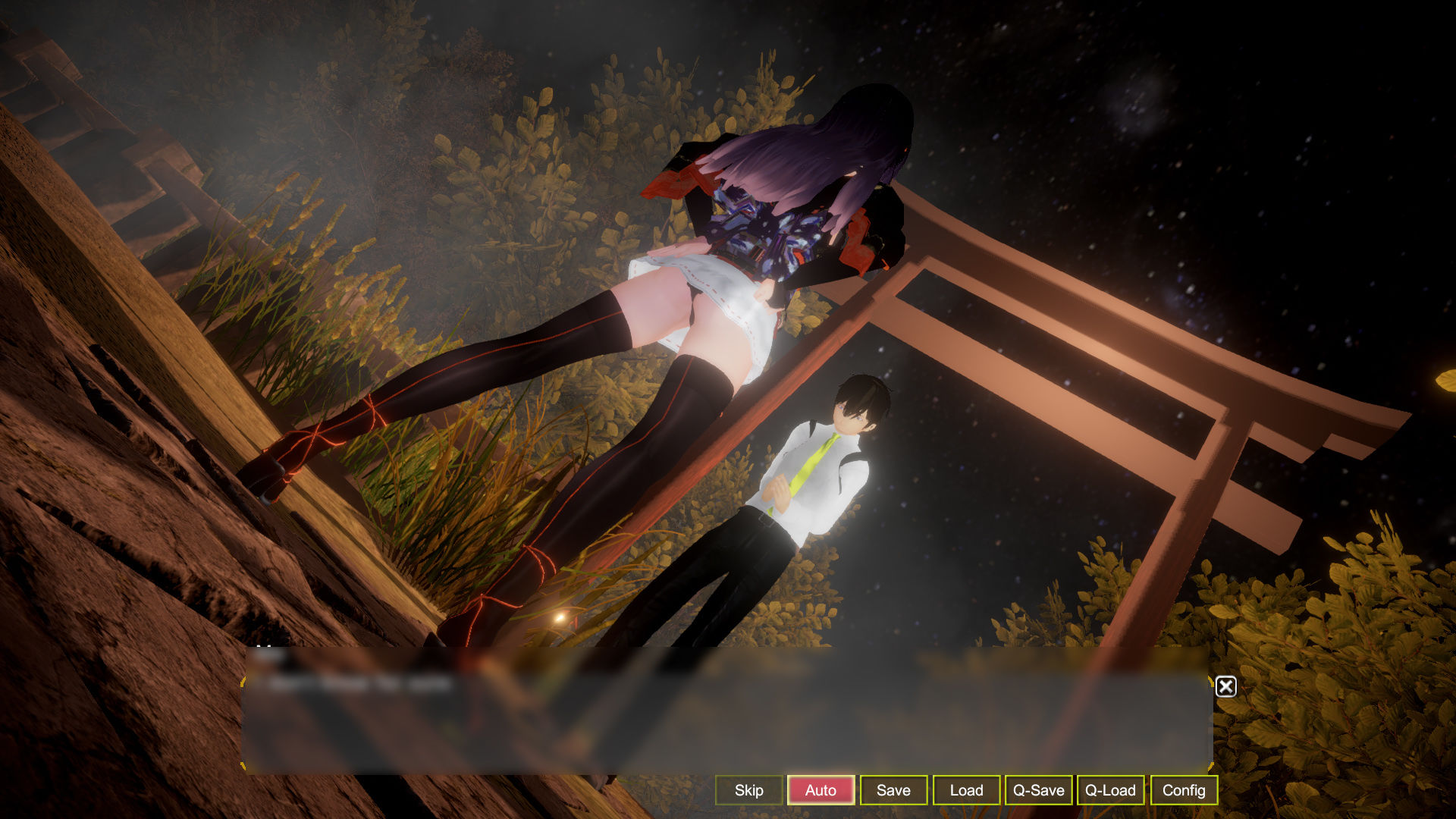Viewport: 1456px width, 819px height.
Task: Open the Config settings
Action: click(x=1183, y=790)
